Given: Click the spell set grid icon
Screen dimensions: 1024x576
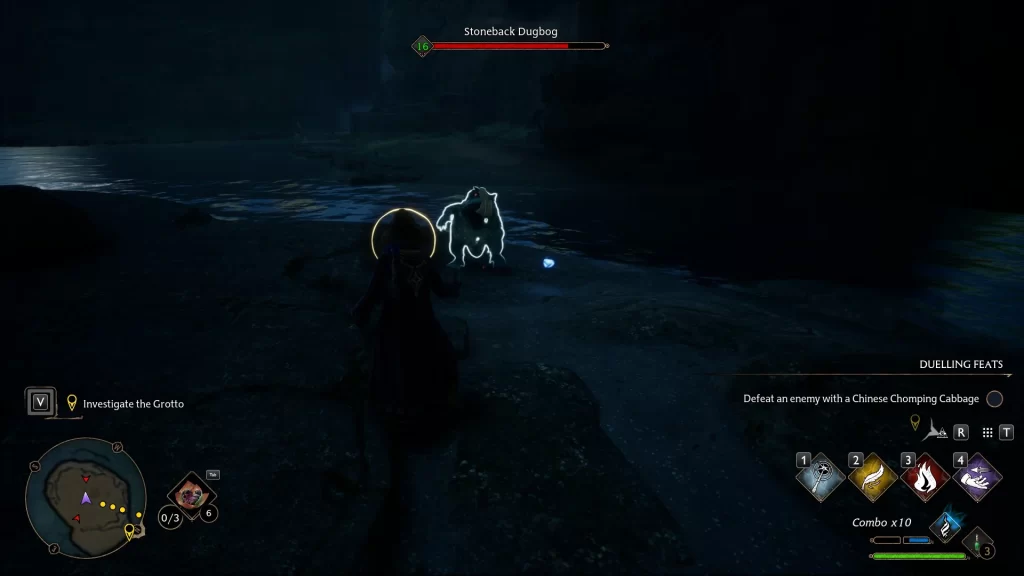Looking at the screenshot, I should 987,432.
